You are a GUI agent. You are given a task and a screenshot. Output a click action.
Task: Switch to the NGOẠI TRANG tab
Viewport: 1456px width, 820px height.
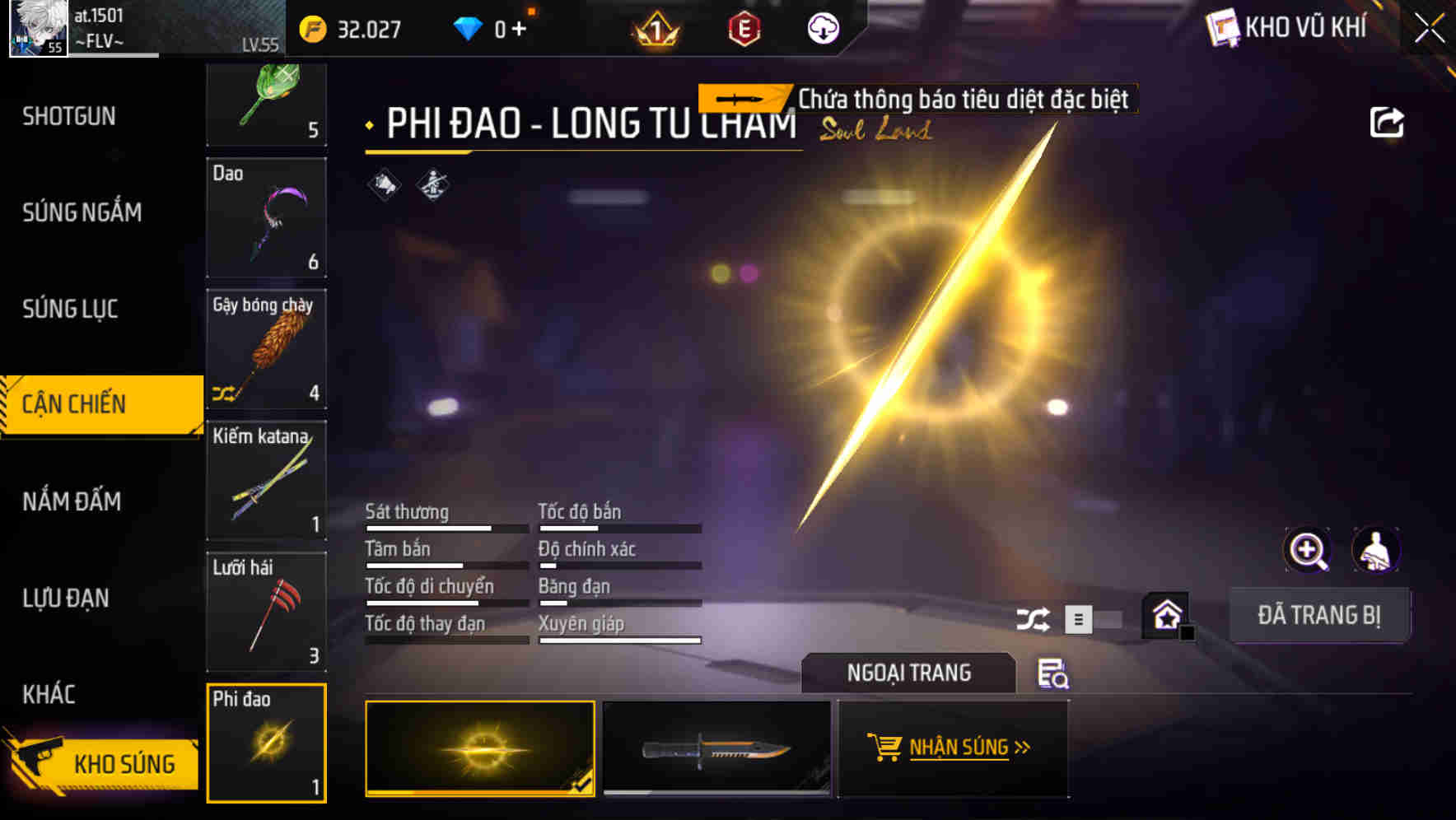[x=908, y=673]
